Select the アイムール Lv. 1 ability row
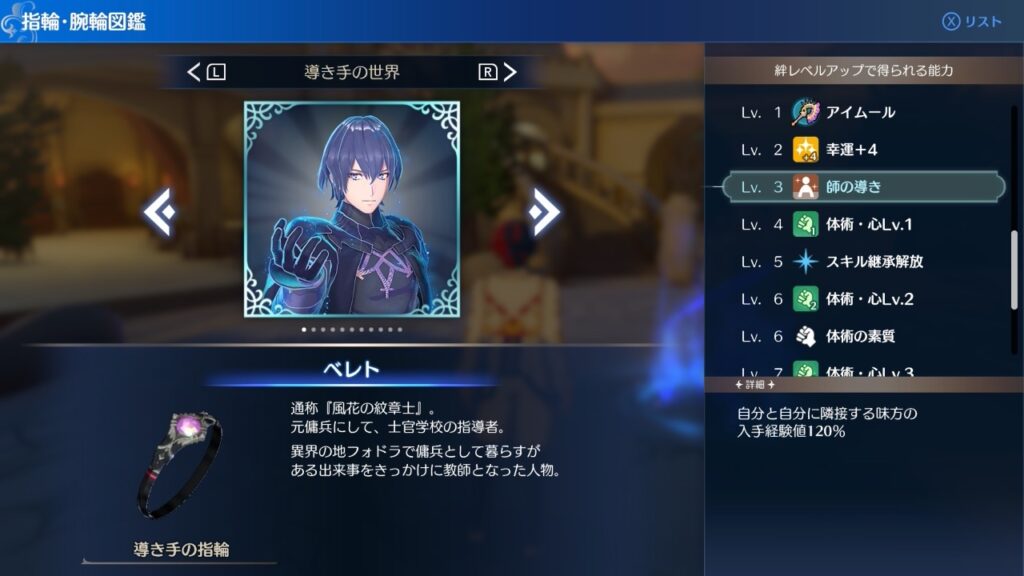Viewport: 1024px width, 576px height. [860, 112]
